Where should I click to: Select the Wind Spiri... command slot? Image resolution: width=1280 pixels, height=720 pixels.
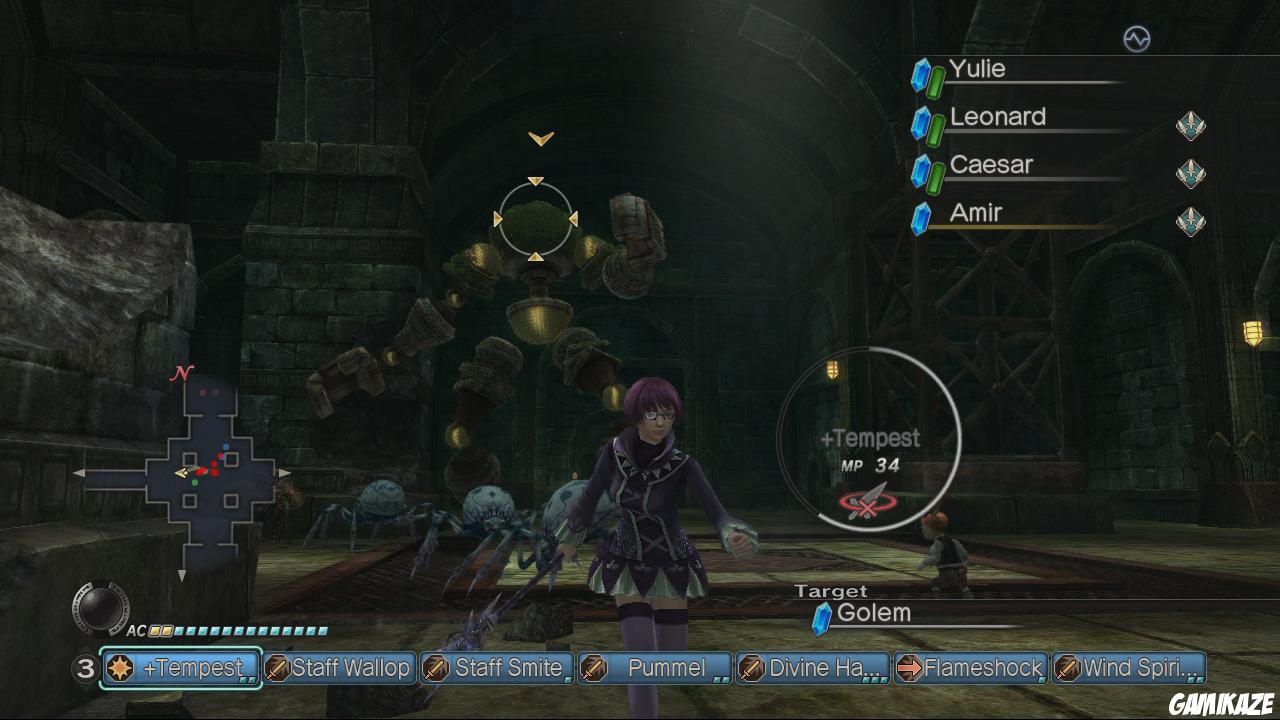(x=1129, y=668)
